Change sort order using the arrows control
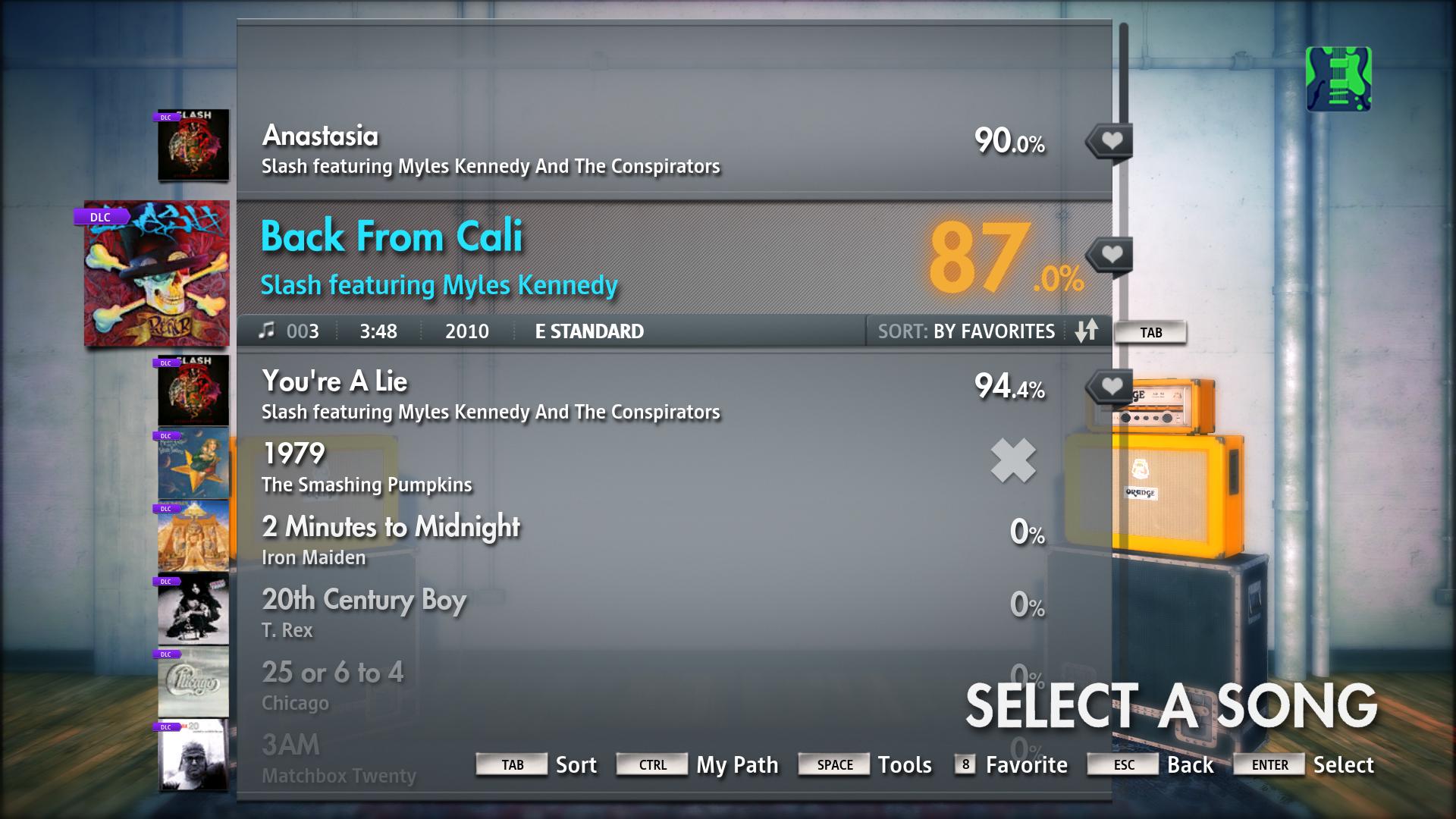This screenshot has width=1456, height=819. (x=1086, y=331)
